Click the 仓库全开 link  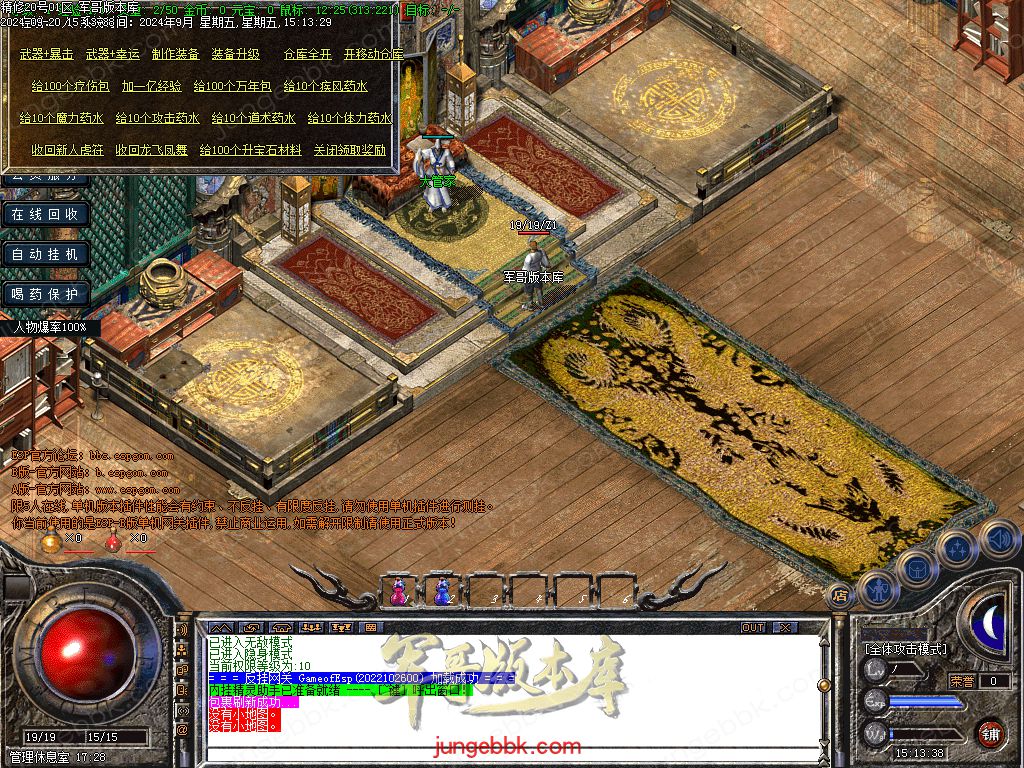point(307,54)
